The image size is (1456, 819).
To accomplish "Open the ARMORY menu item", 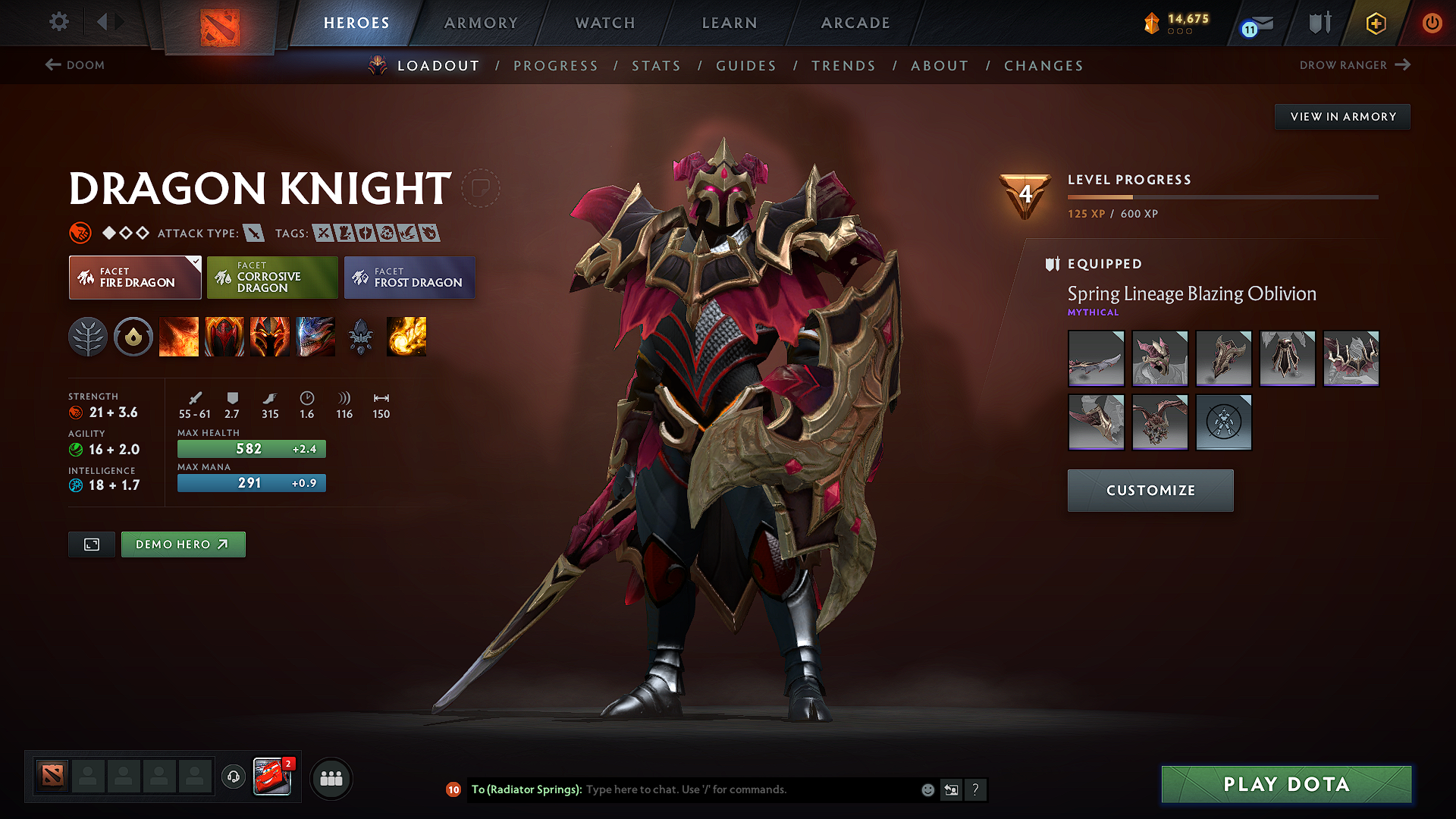I will click(x=481, y=23).
